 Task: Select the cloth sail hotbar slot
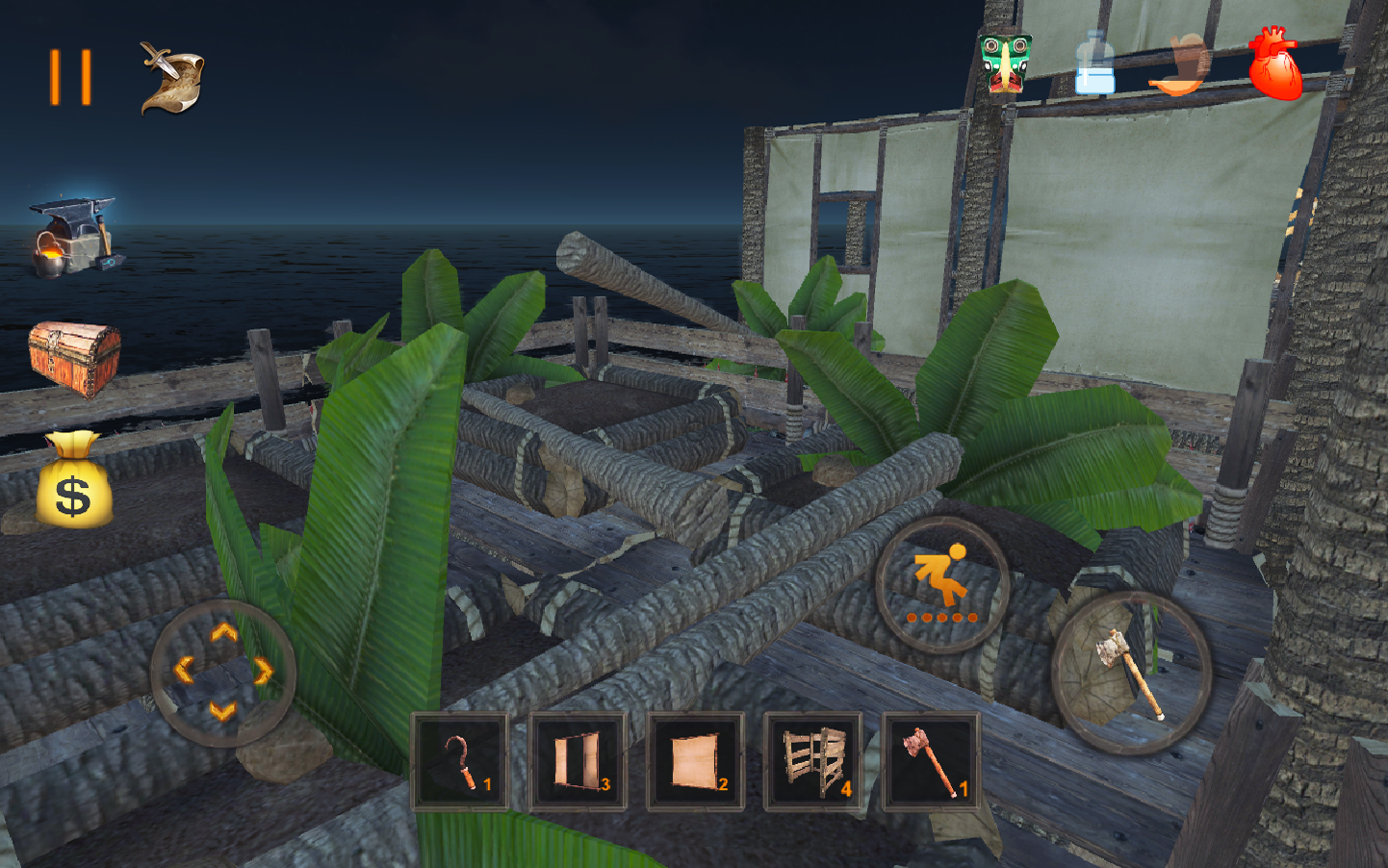[695, 760]
